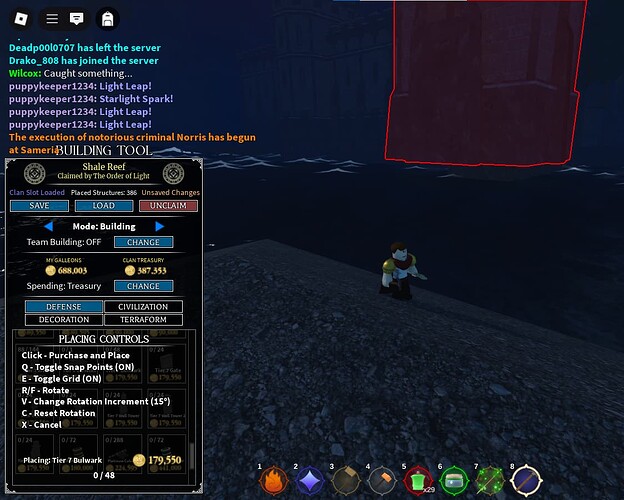
Task: Select the fire ability in hotbar slot 1
Action: 274,481
